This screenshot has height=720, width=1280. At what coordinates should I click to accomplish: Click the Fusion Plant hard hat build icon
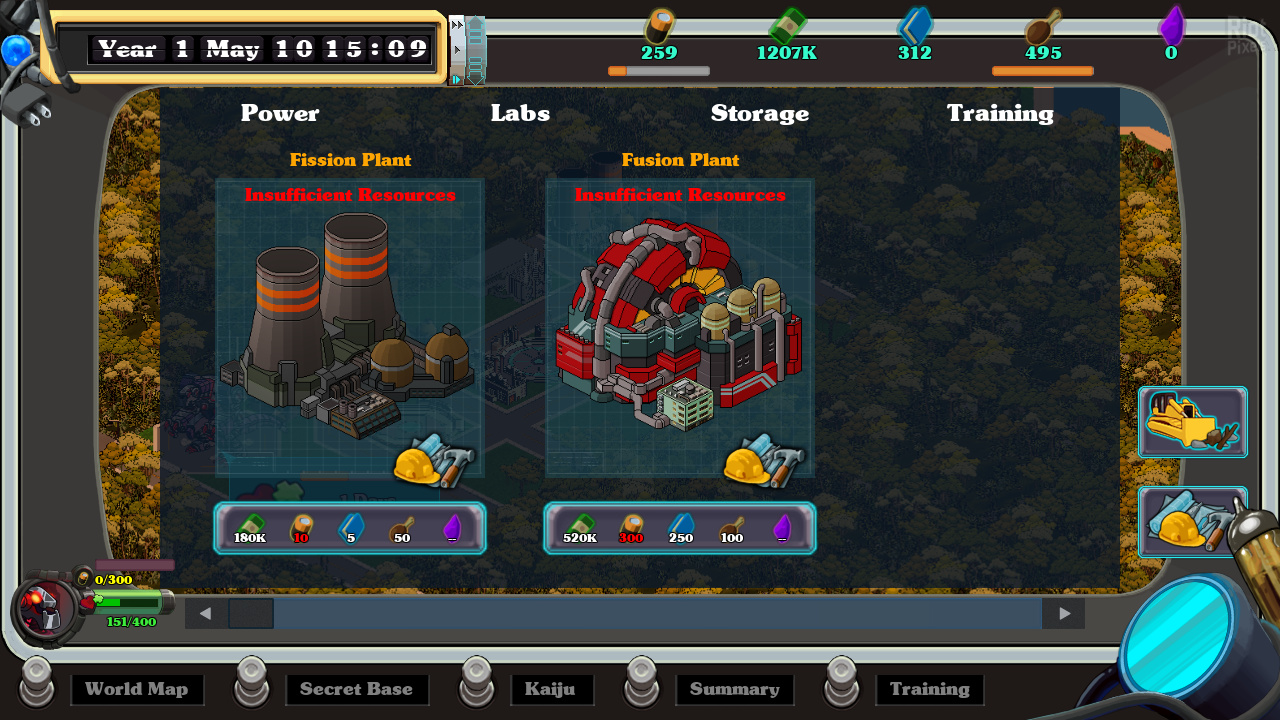click(764, 461)
